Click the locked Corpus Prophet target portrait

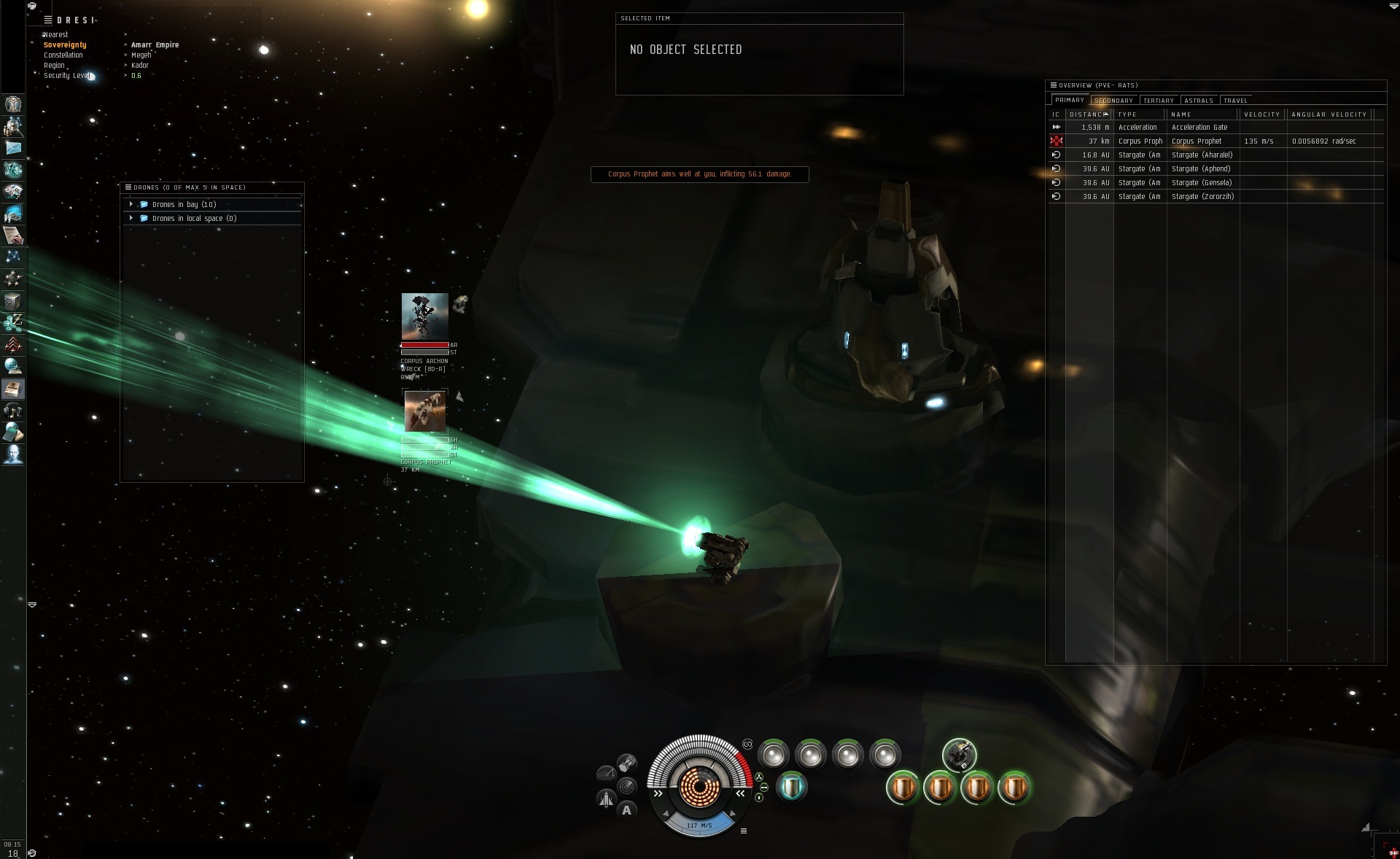click(425, 411)
